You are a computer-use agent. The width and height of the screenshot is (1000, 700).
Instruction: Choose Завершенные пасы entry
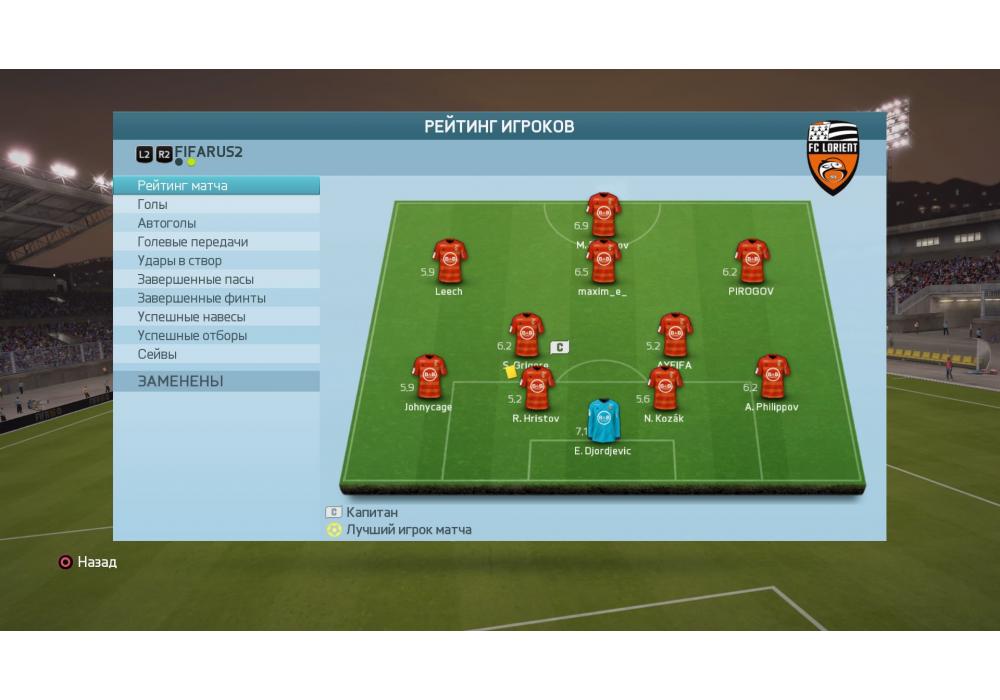click(217, 280)
